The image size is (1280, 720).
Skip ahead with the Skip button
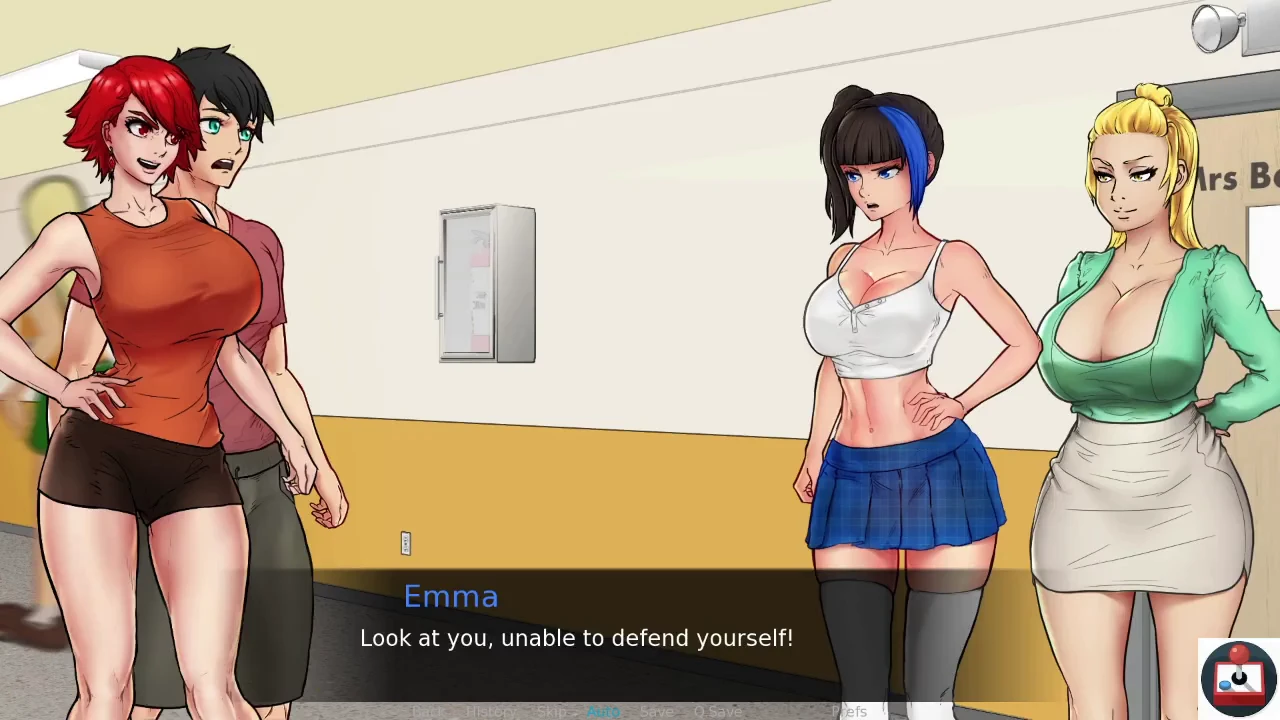552,711
